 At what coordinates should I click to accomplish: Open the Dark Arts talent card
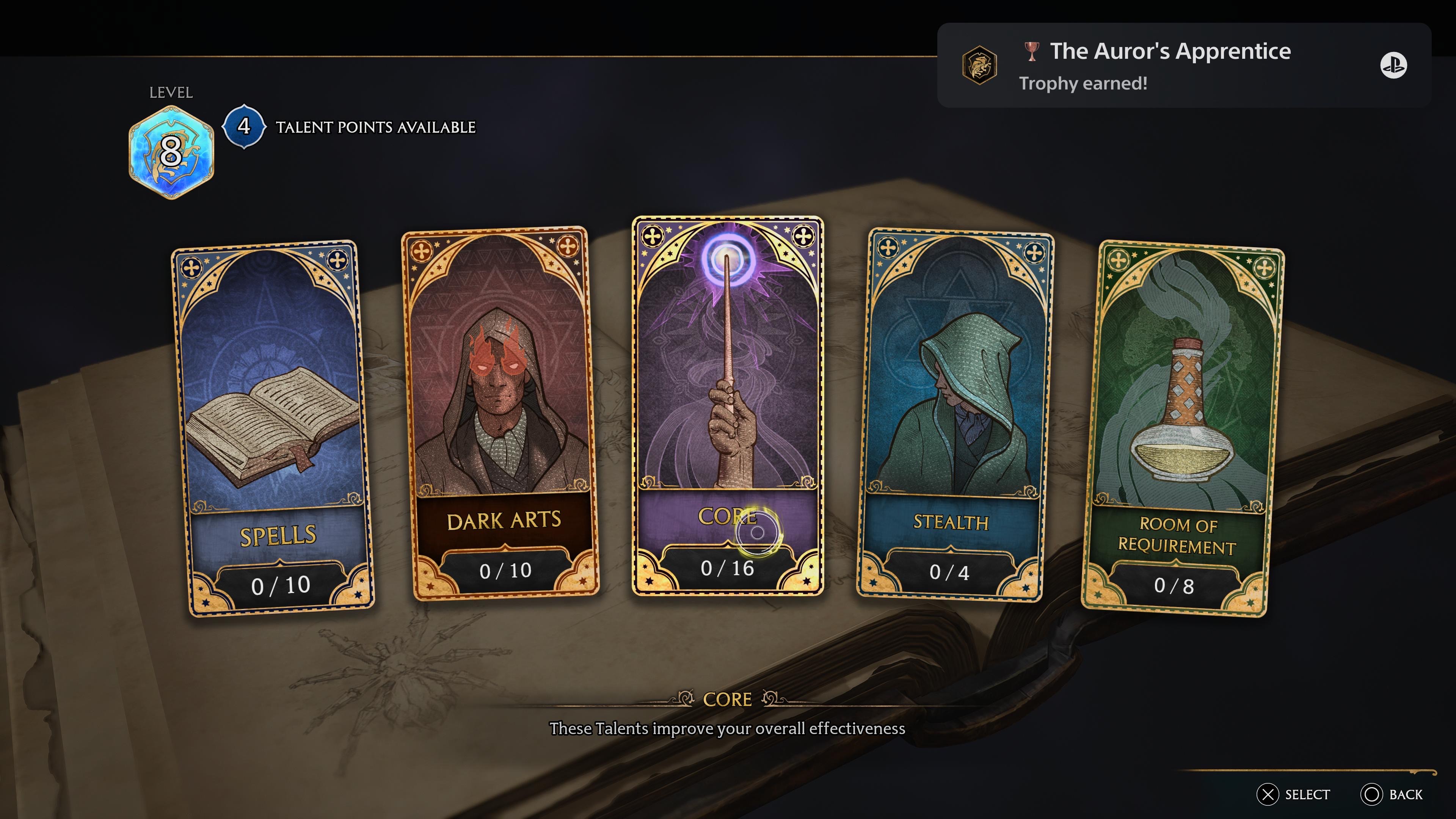(500, 413)
